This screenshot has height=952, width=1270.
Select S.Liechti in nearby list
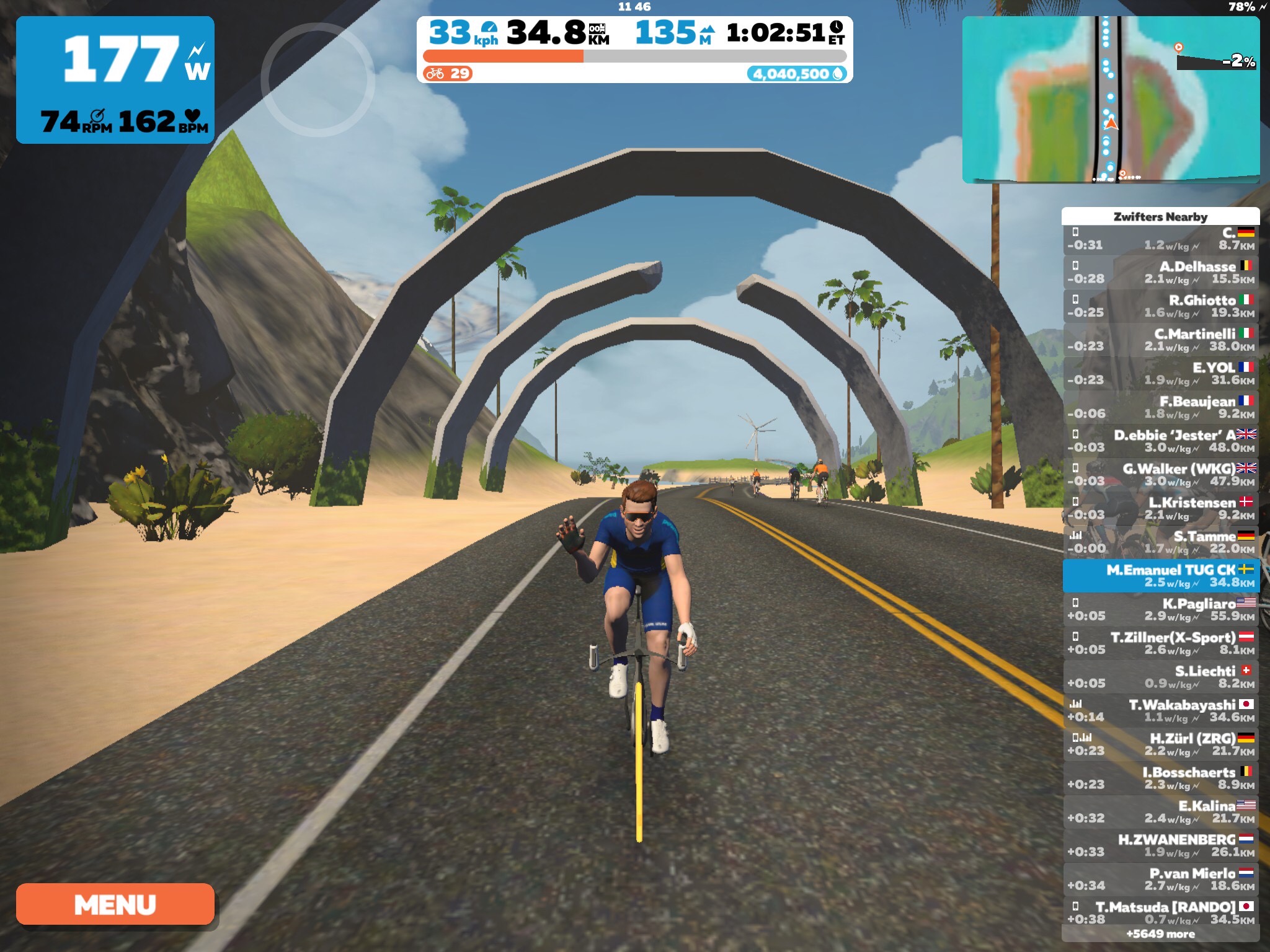1160,677
